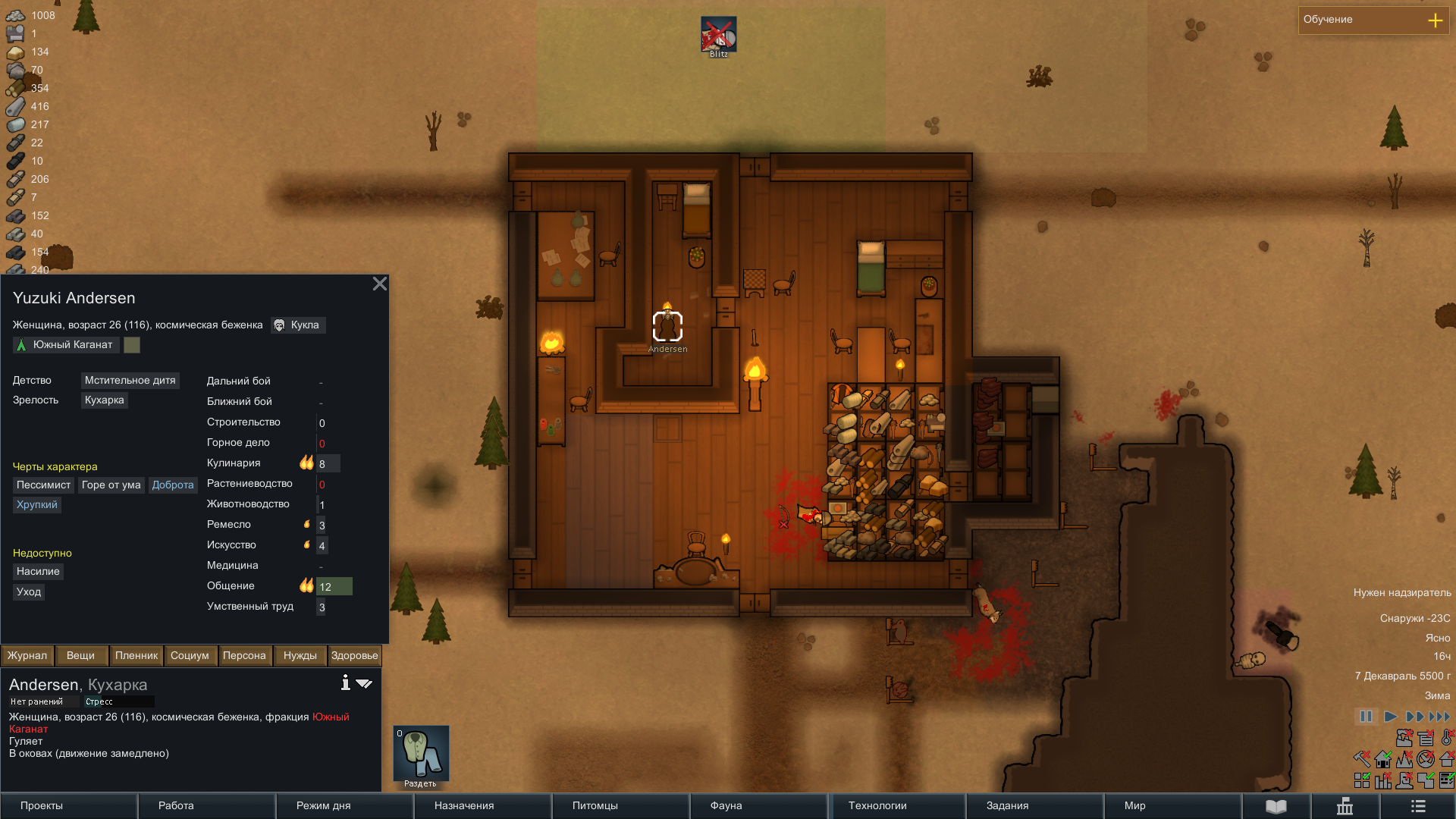Open the Назначения menu
This screenshot has height=819, width=1456.
pyautogui.click(x=482, y=805)
